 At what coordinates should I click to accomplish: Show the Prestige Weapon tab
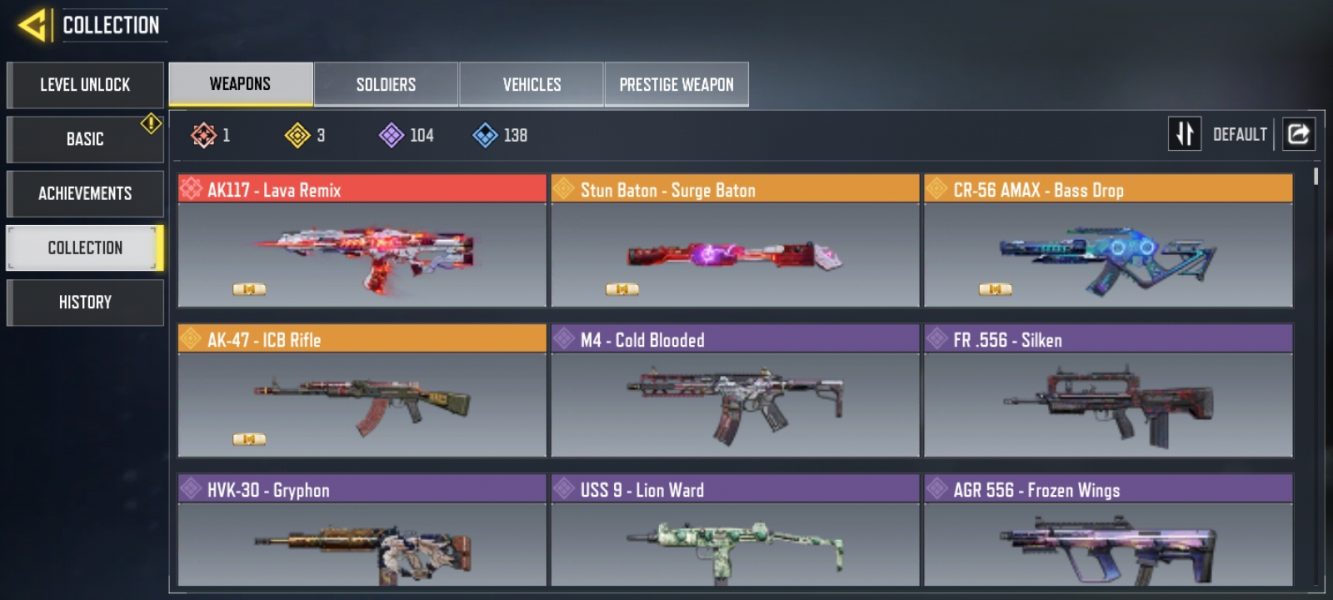pyautogui.click(x=676, y=84)
